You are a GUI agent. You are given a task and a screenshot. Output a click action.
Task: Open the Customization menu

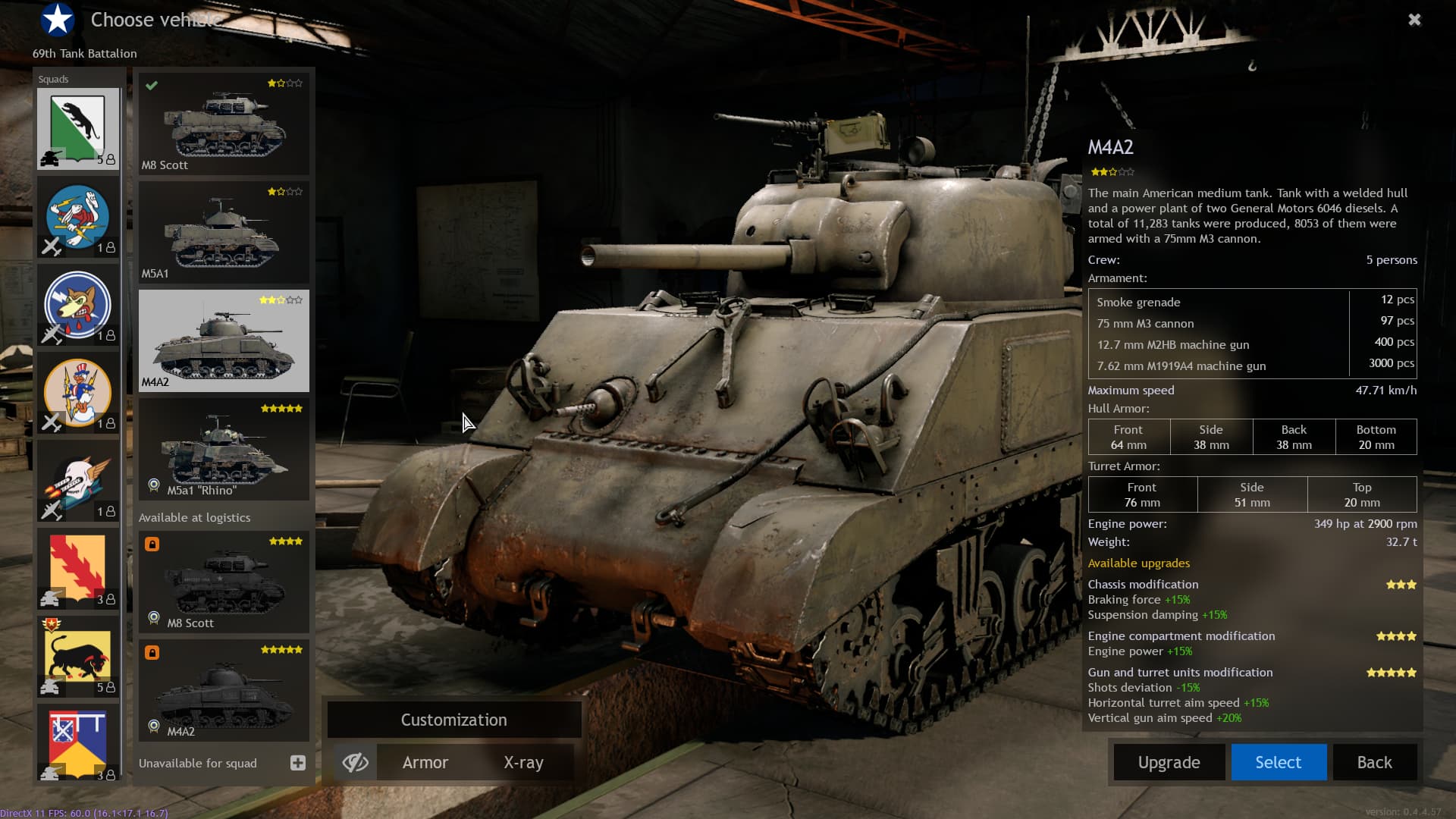pos(453,720)
